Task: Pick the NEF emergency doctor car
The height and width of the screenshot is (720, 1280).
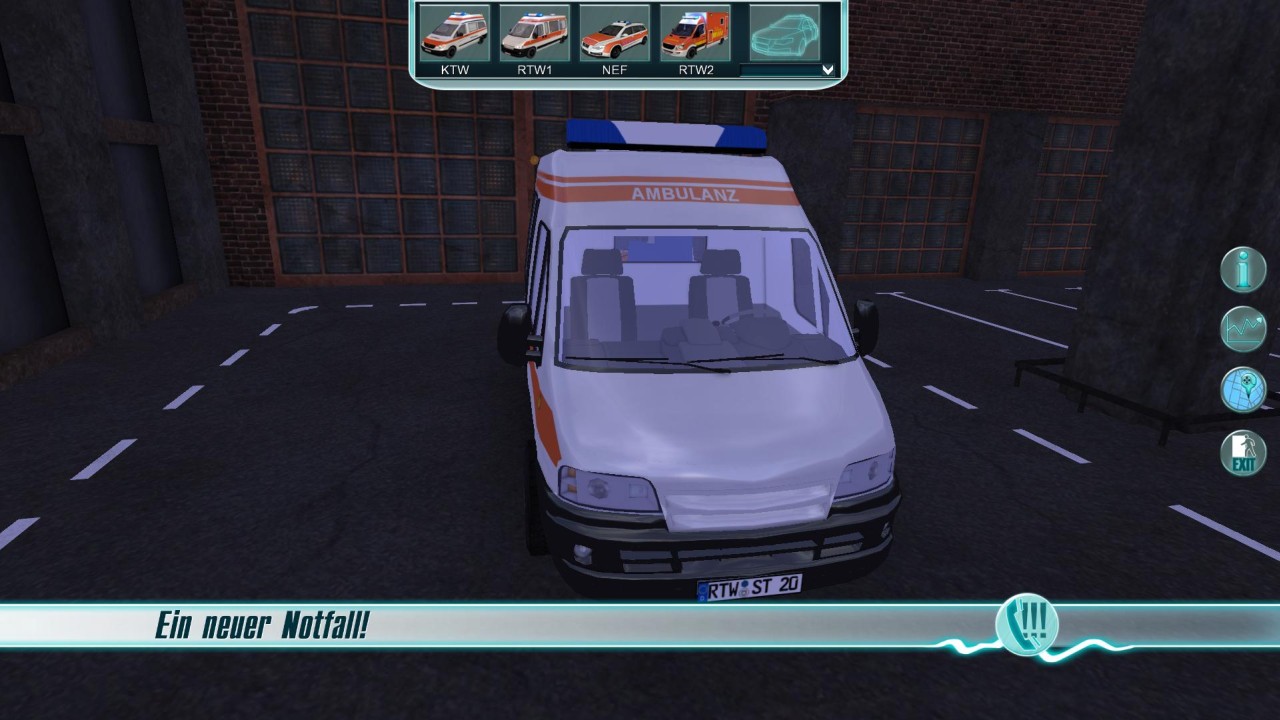Action: point(614,35)
